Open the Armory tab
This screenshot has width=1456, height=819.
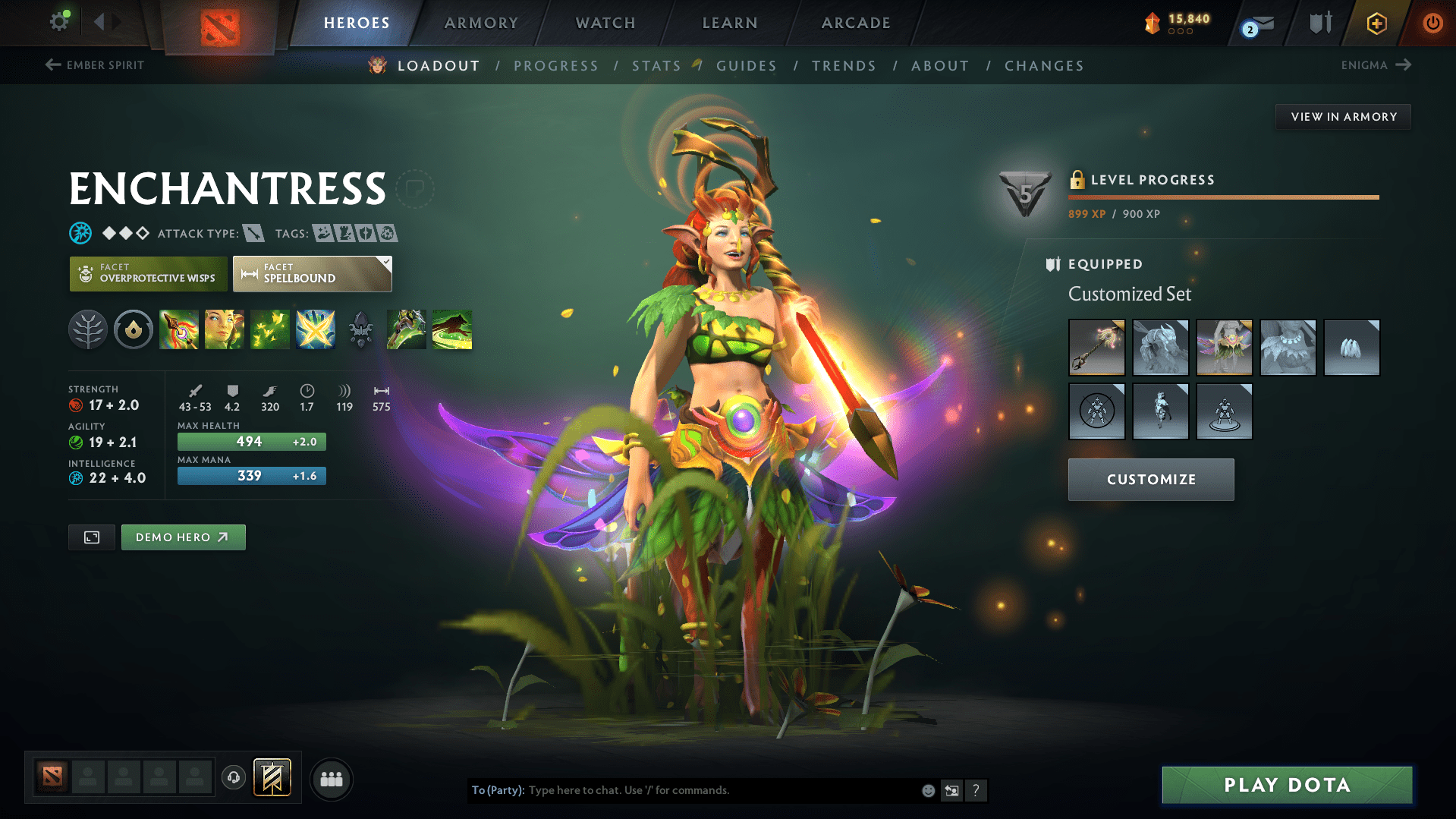[x=481, y=23]
